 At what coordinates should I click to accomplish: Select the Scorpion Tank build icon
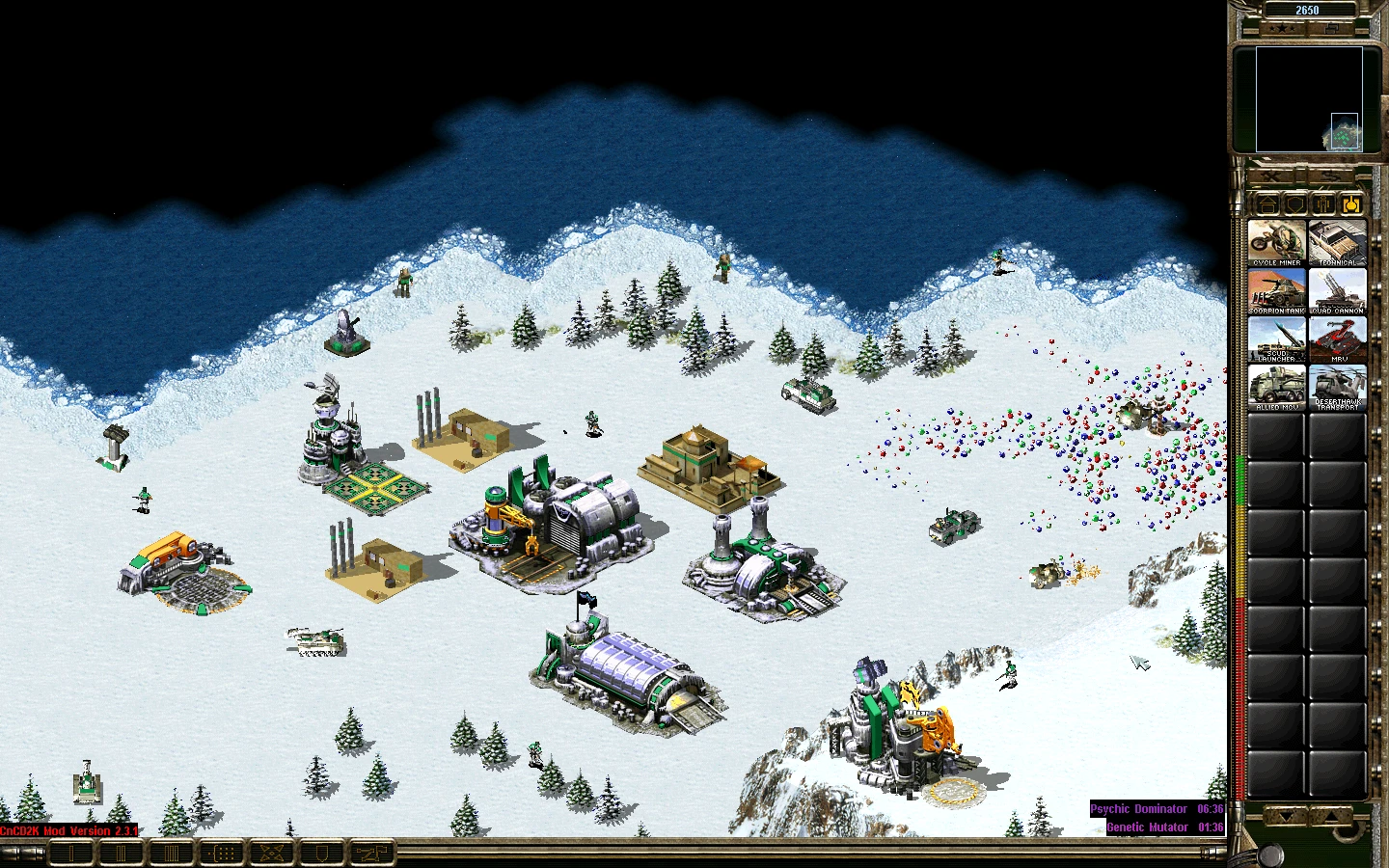click(x=1276, y=289)
